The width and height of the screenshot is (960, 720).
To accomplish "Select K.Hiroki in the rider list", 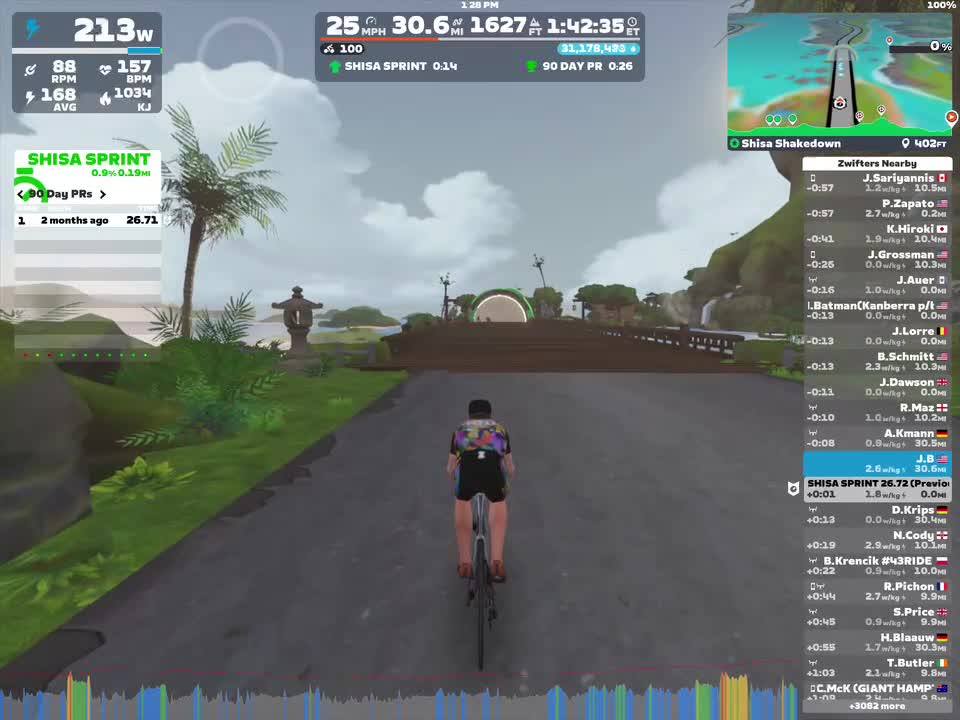I will click(877, 234).
